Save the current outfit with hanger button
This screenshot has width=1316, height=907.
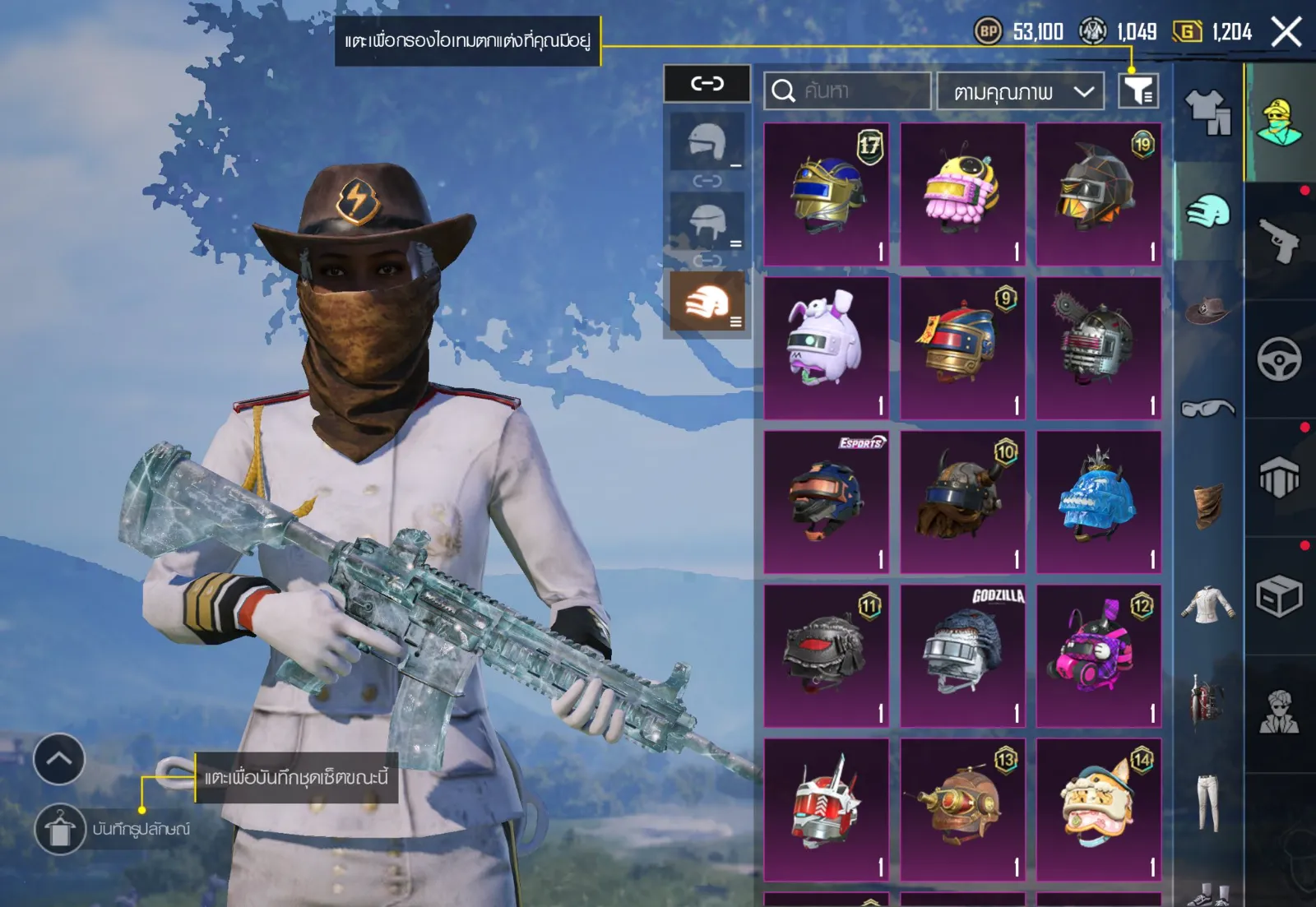pyautogui.click(x=59, y=829)
